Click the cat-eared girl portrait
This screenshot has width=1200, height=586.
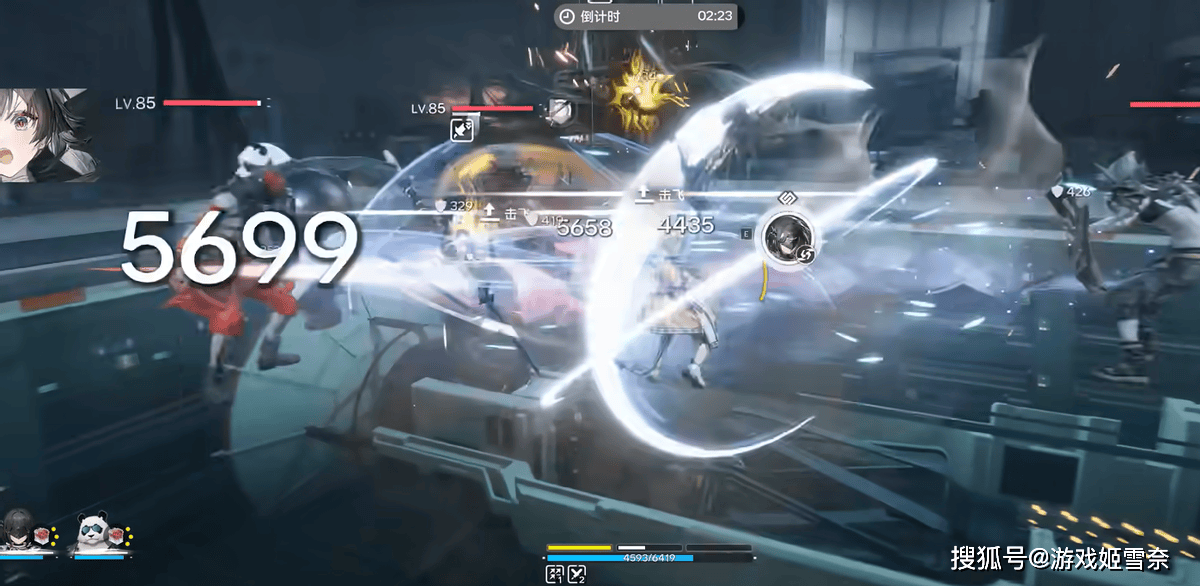(48, 135)
